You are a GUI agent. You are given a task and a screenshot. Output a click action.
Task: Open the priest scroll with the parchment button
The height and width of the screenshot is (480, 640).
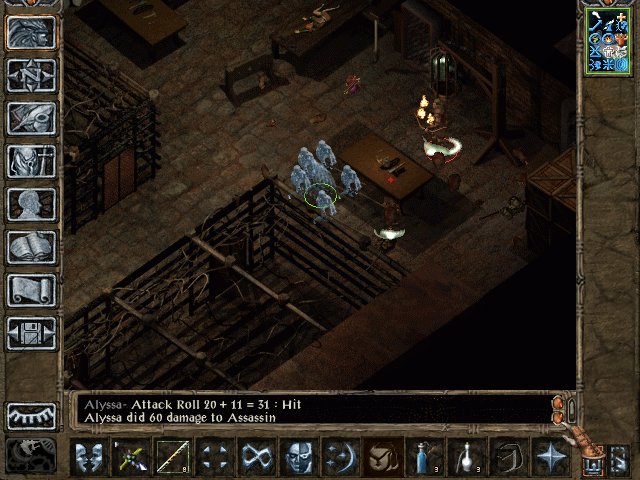tap(31, 290)
